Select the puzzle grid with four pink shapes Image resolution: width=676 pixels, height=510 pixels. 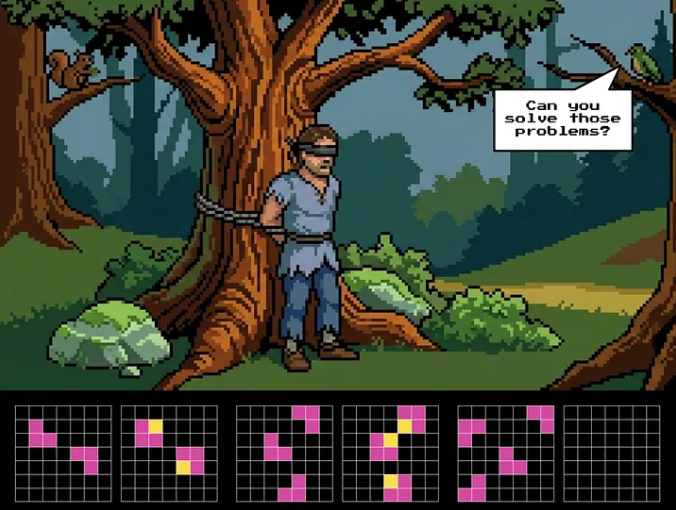(506, 453)
